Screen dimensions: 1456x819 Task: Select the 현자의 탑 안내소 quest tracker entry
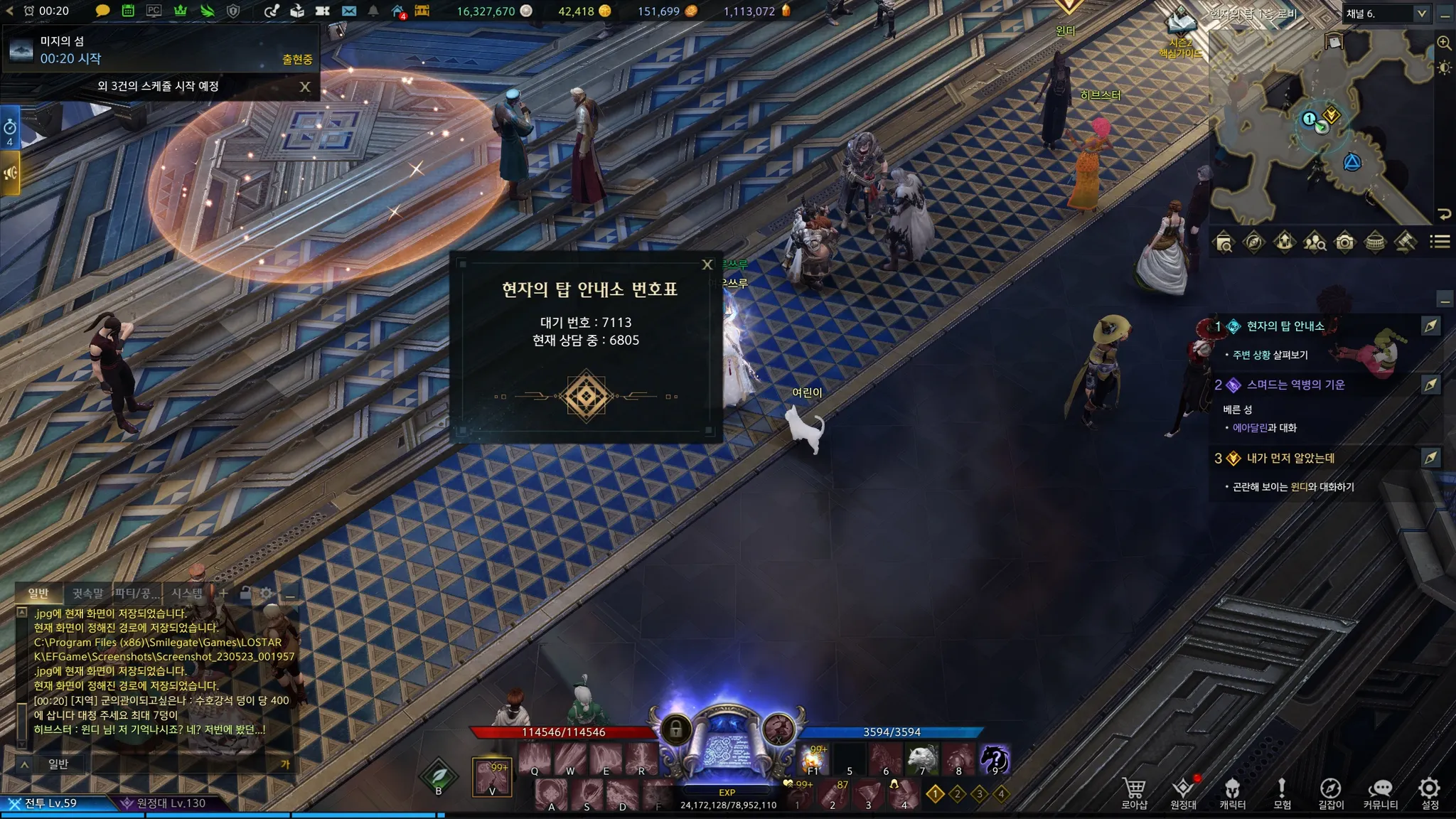coord(1285,326)
